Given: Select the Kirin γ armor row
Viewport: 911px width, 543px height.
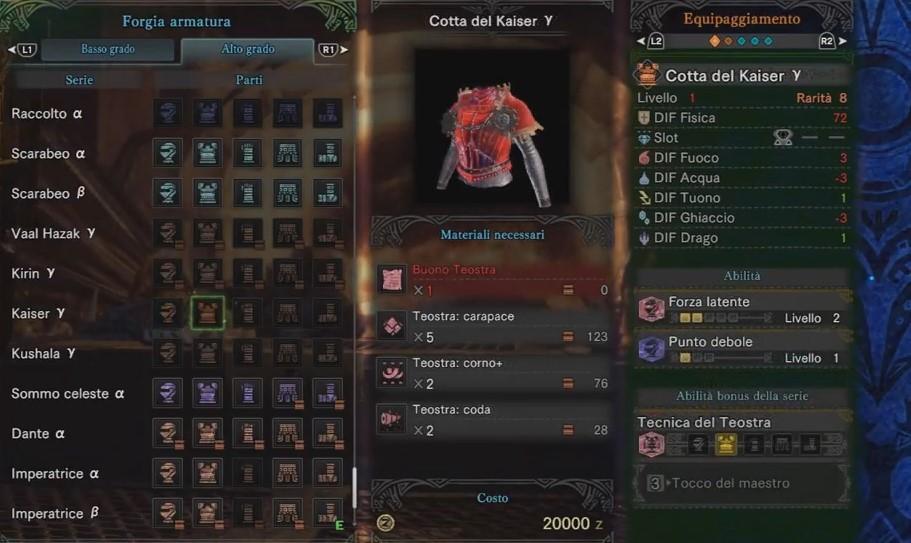Looking at the screenshot, I should click(34, 273).
